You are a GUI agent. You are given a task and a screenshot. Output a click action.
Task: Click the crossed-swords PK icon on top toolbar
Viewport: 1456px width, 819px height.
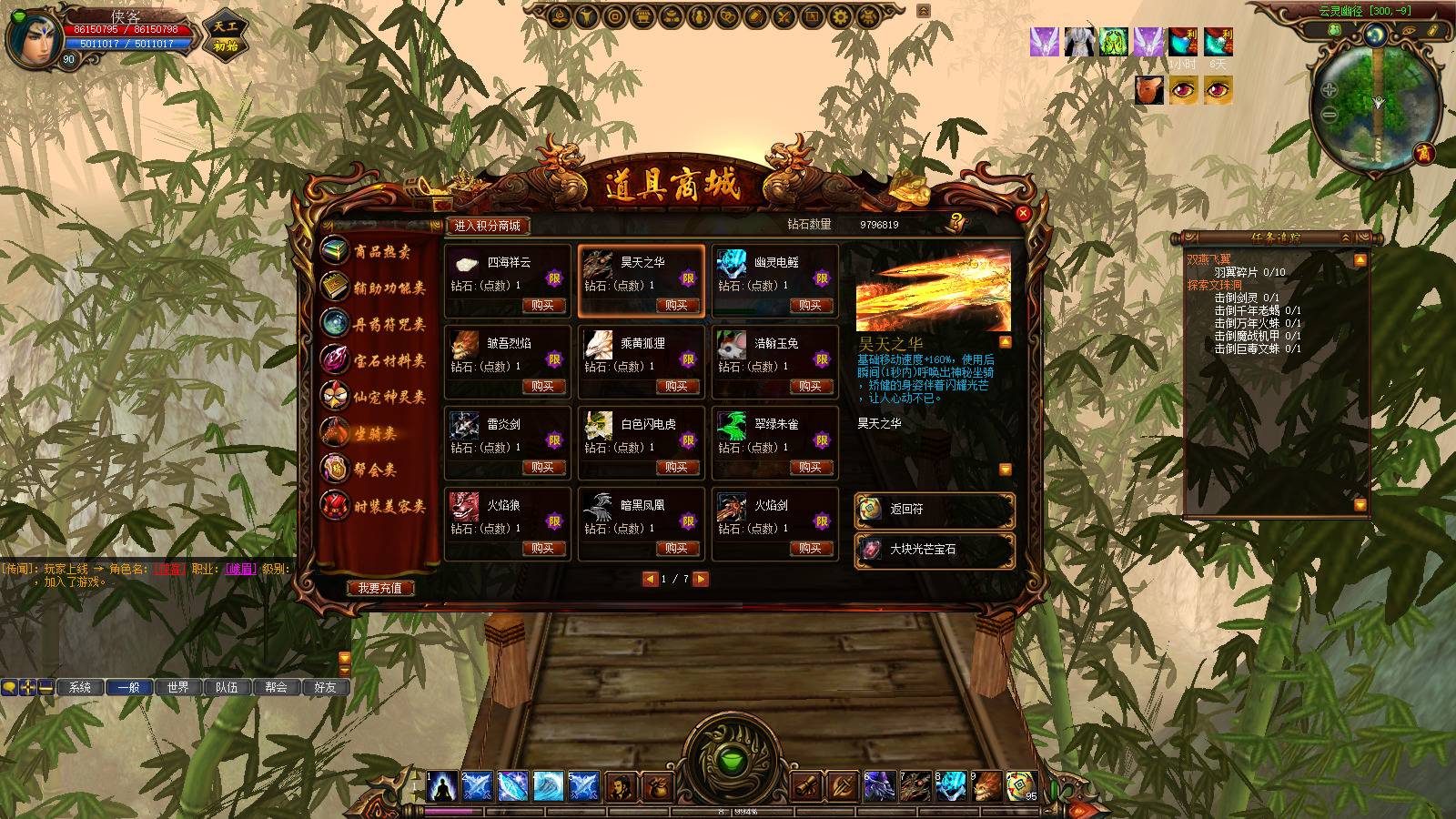(784, 15)
